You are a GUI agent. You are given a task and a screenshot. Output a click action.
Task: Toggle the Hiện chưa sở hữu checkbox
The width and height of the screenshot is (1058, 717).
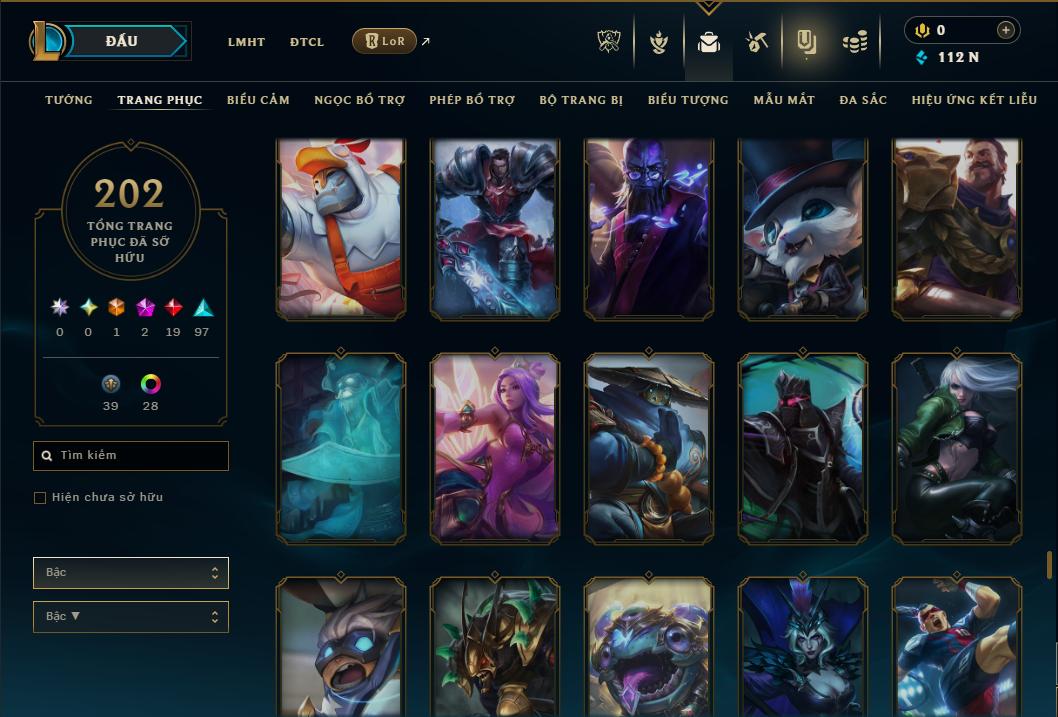coord(40,498)
